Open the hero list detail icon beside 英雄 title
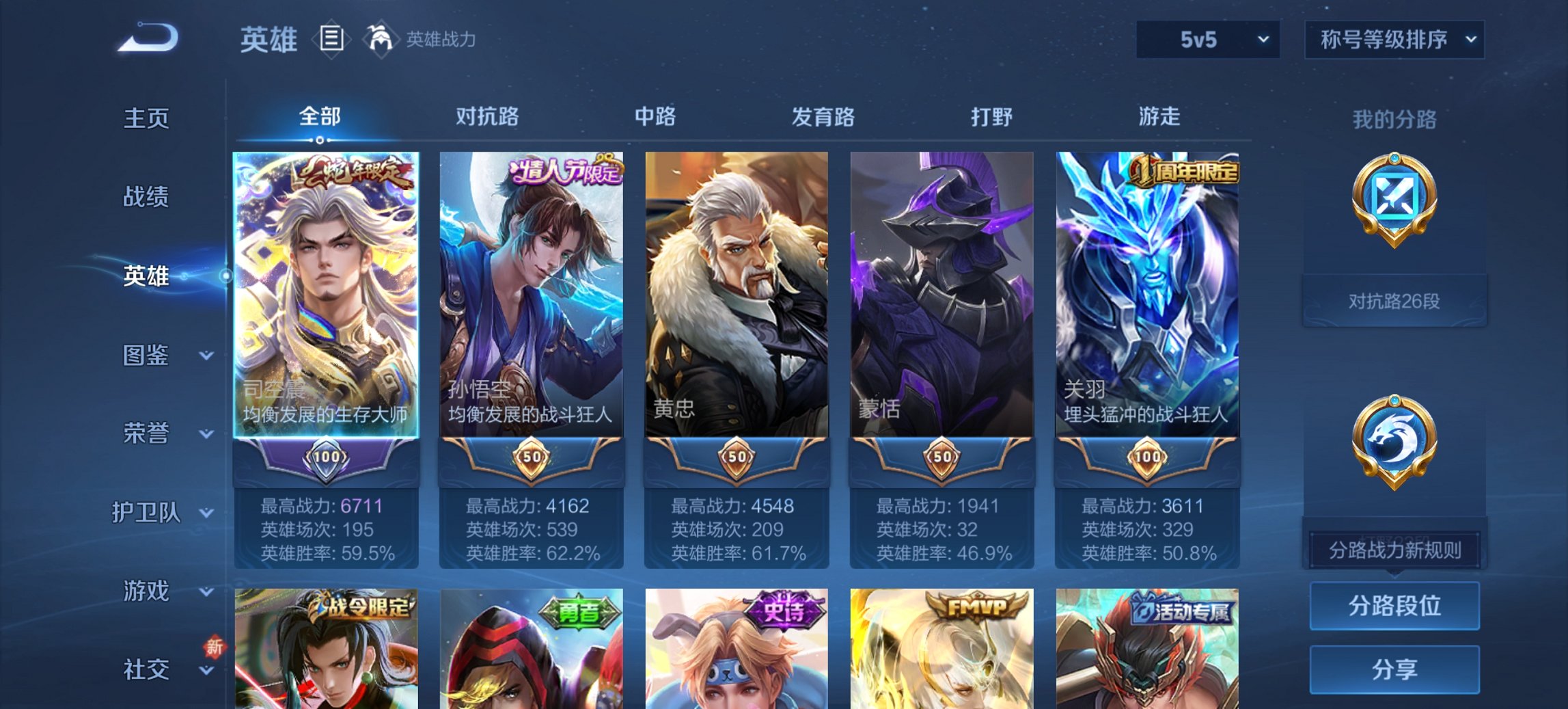Image resolution: width=1568 pixels, height=709 pixels. [x=331, y=41]
